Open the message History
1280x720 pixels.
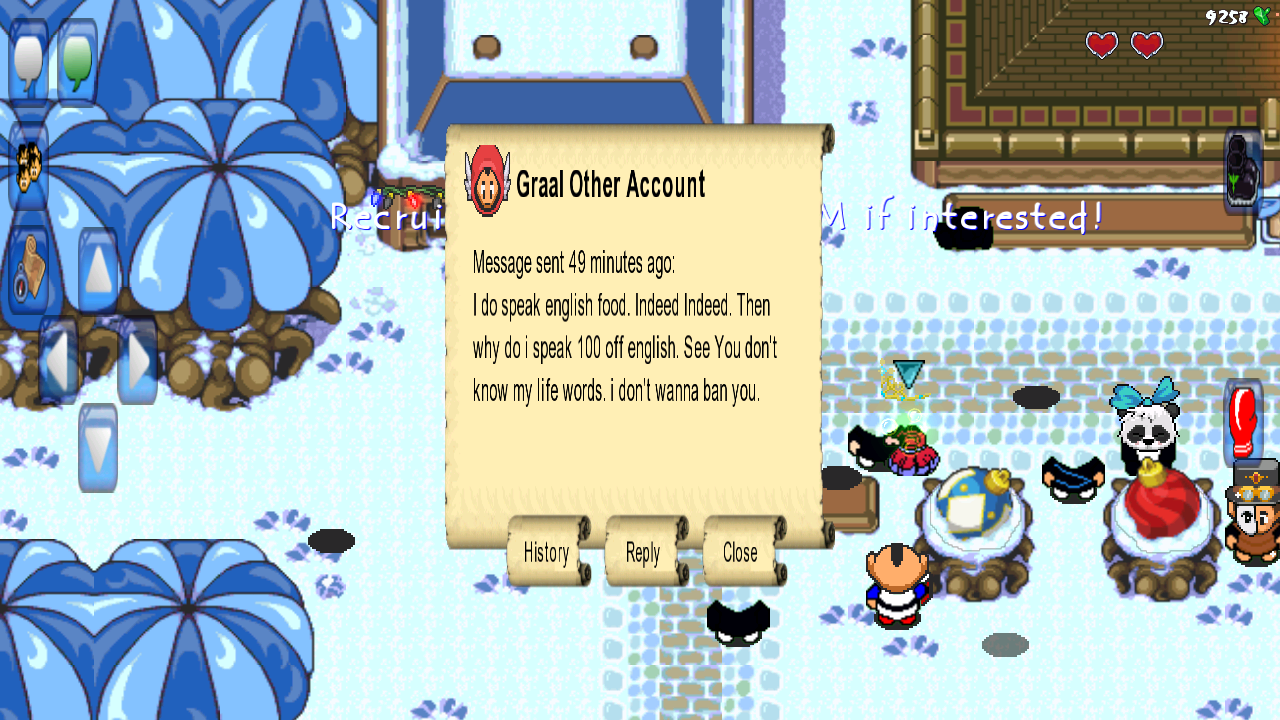point(546,552)
